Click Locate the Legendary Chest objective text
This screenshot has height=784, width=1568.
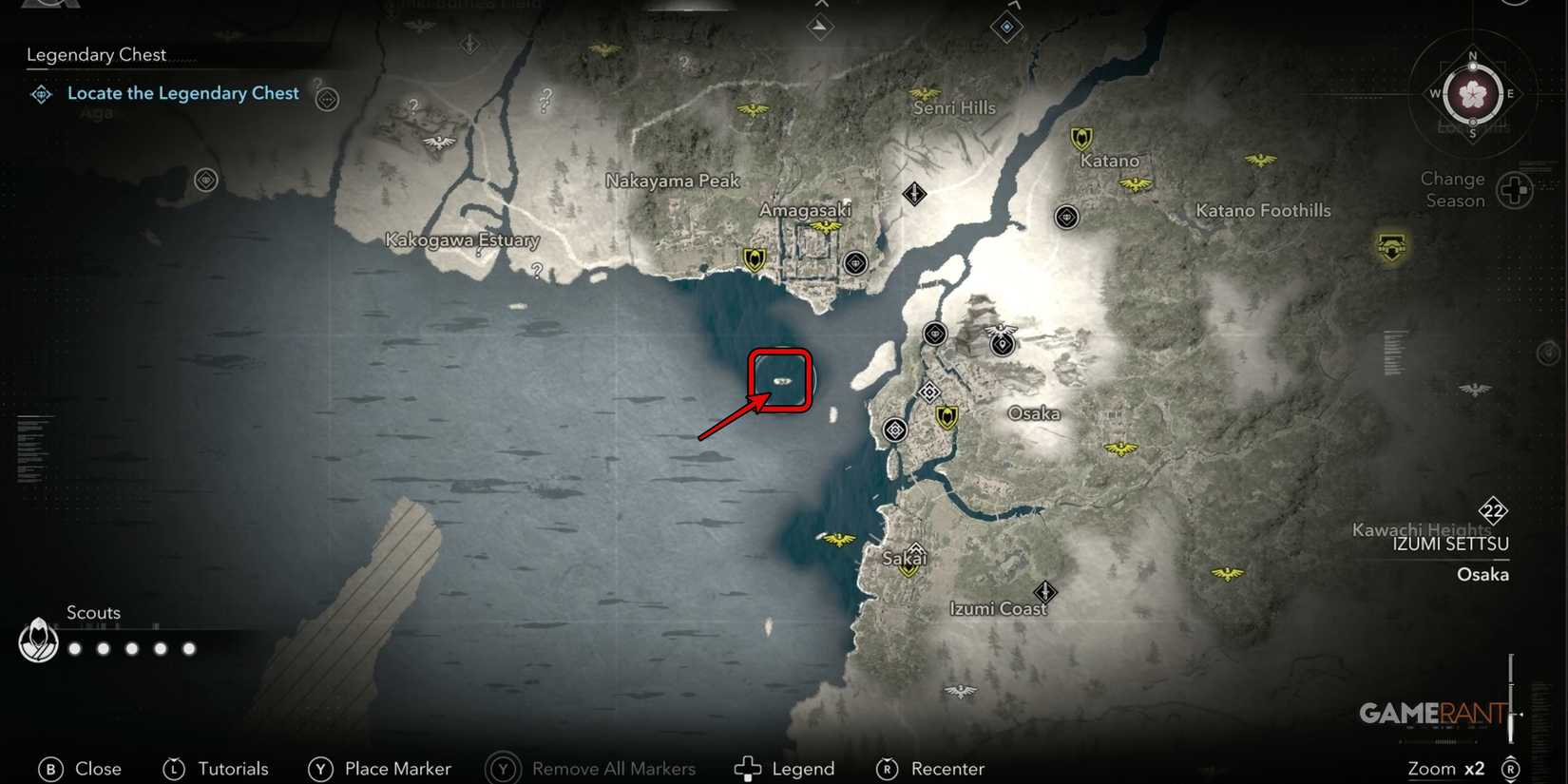182,93
